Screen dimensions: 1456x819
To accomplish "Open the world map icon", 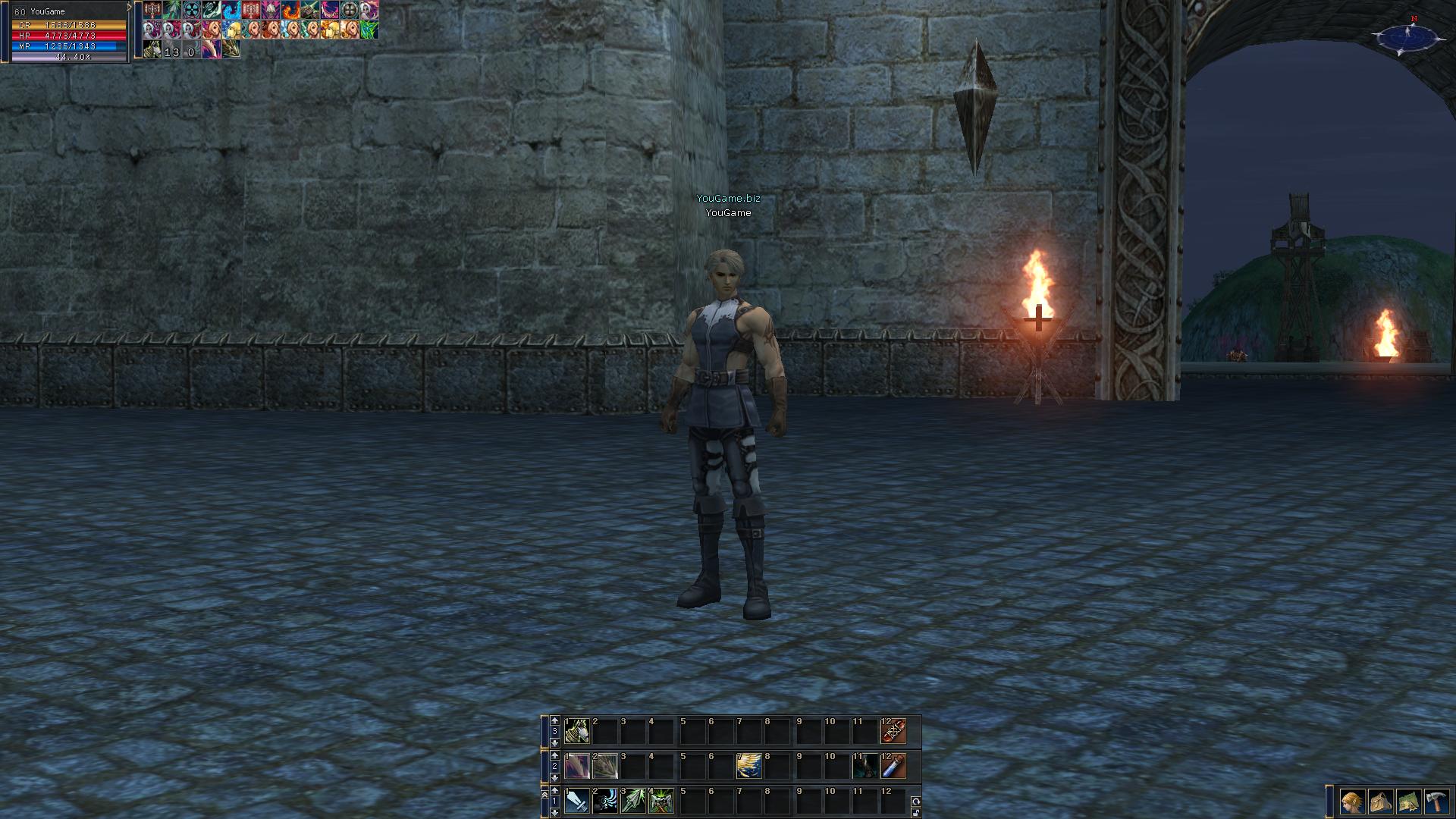I will click(x=1408, y=801).
